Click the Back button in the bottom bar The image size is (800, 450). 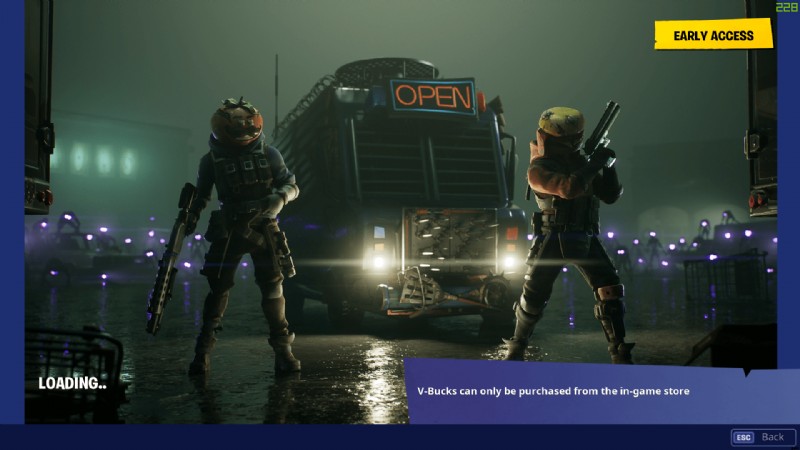[x=760, y=437]
